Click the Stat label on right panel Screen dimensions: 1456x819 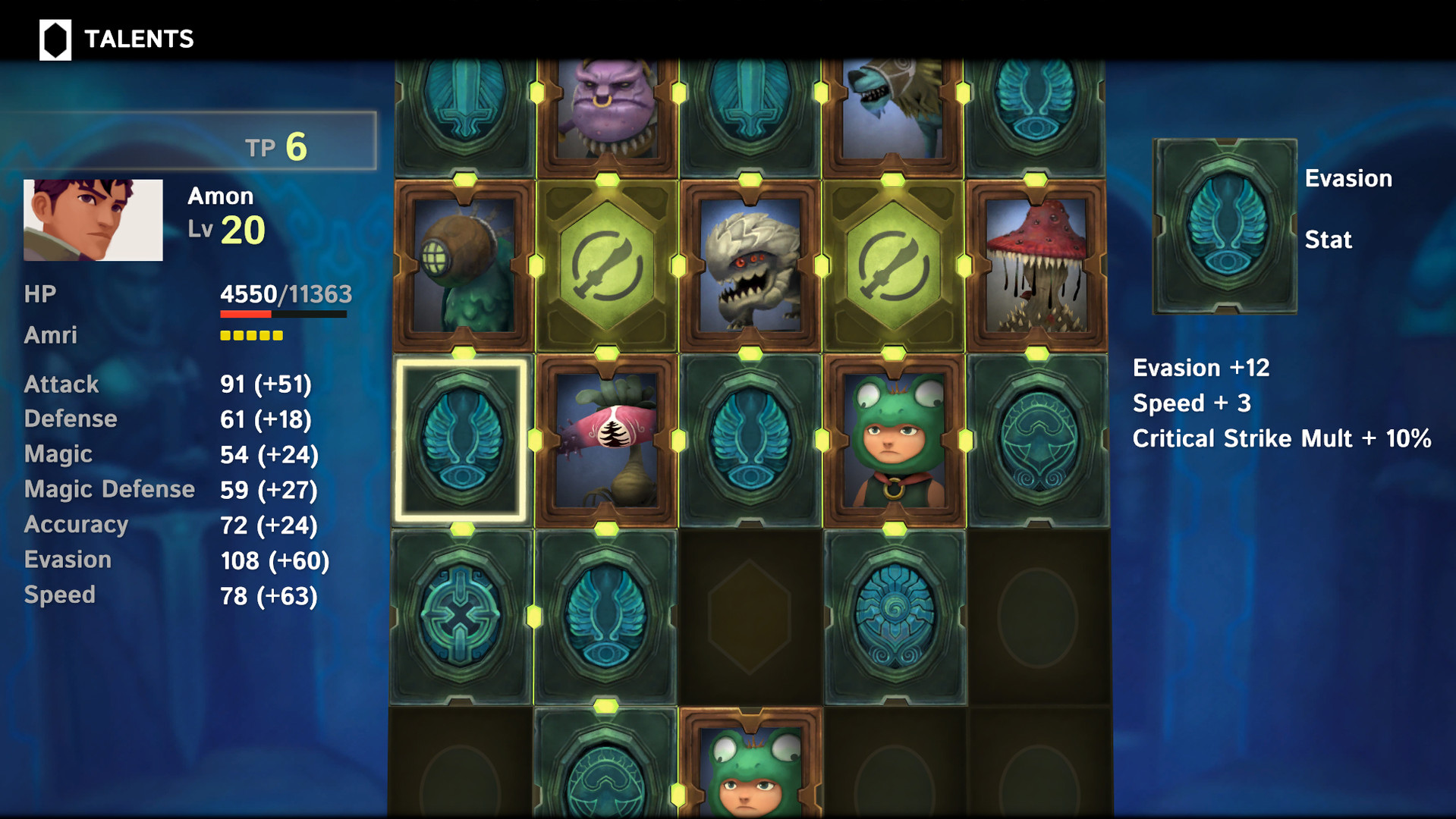1329,240
